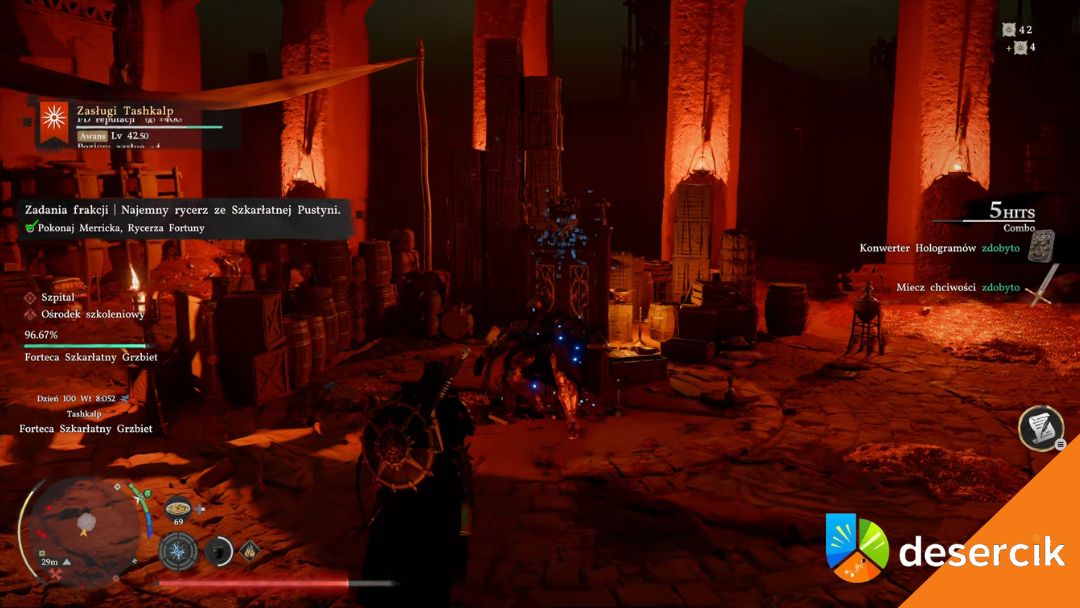Image resolution: width=1080 pixels, height=608 pixels.
Task: Open the Zadania frakcji quest tracker
Action: pos(184,210)
